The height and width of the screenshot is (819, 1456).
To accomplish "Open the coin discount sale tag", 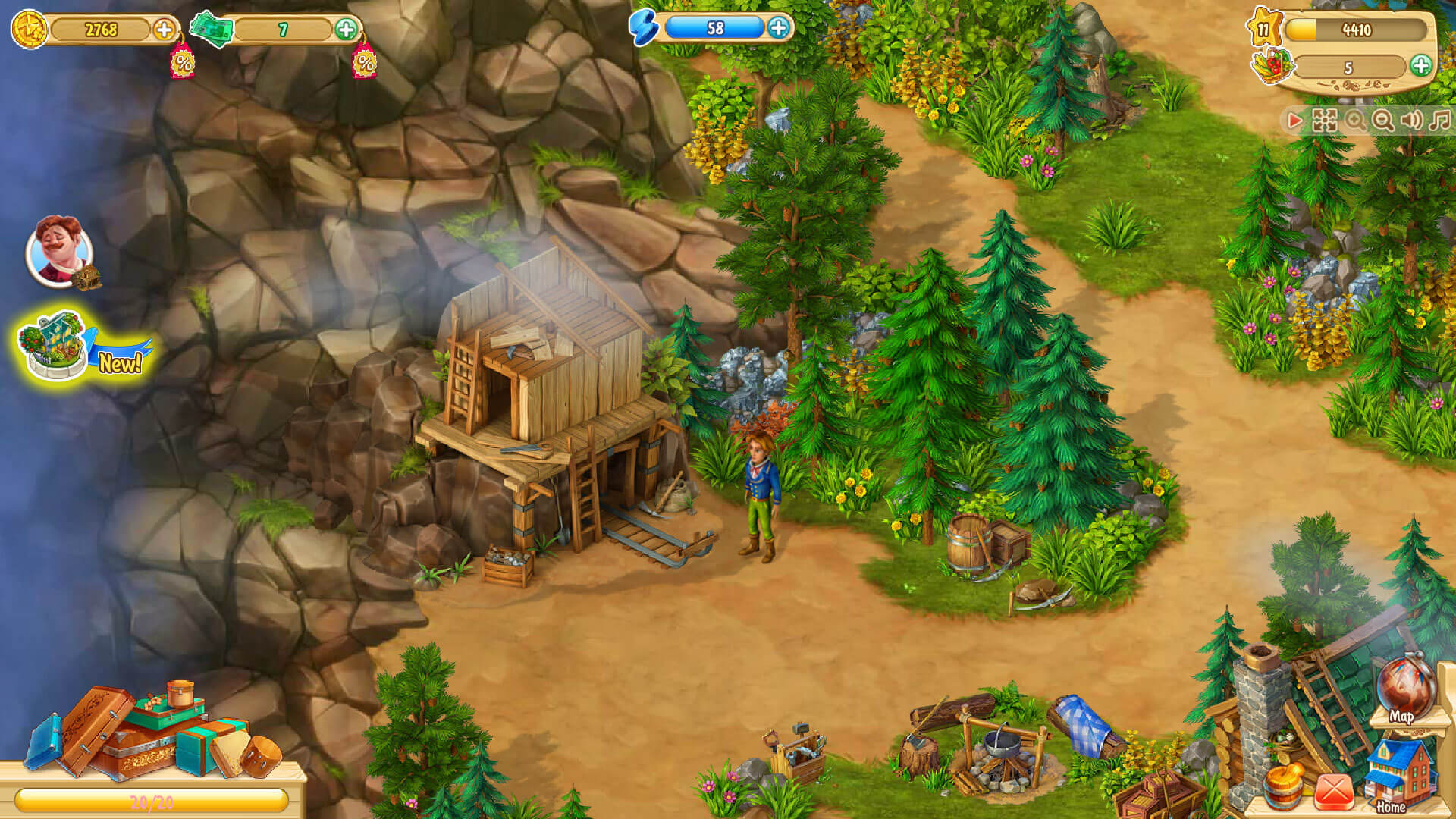I will 183,62.
